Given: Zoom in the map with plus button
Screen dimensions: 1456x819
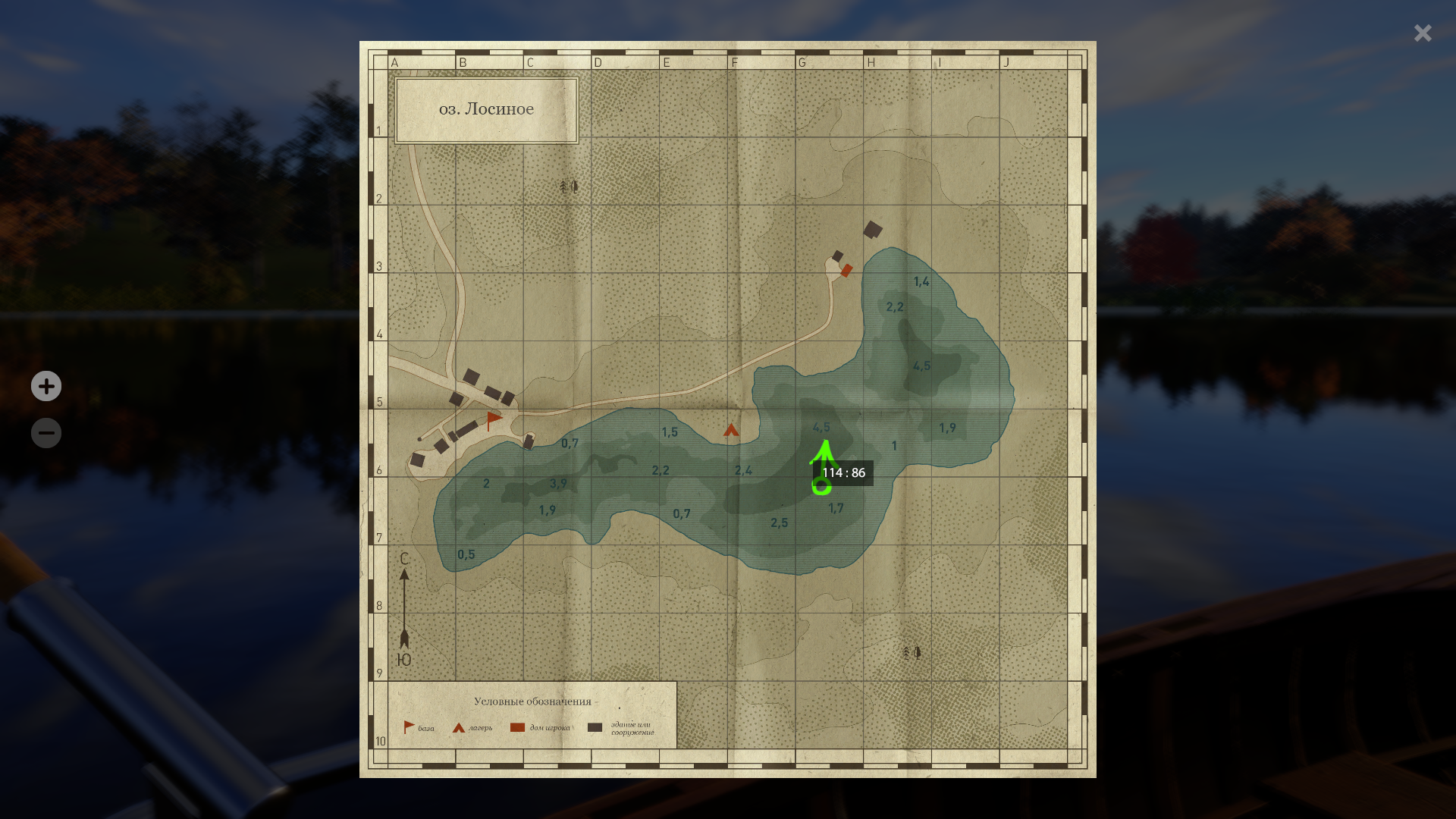Looking at the screenshot, I should (x=46, y=386).
